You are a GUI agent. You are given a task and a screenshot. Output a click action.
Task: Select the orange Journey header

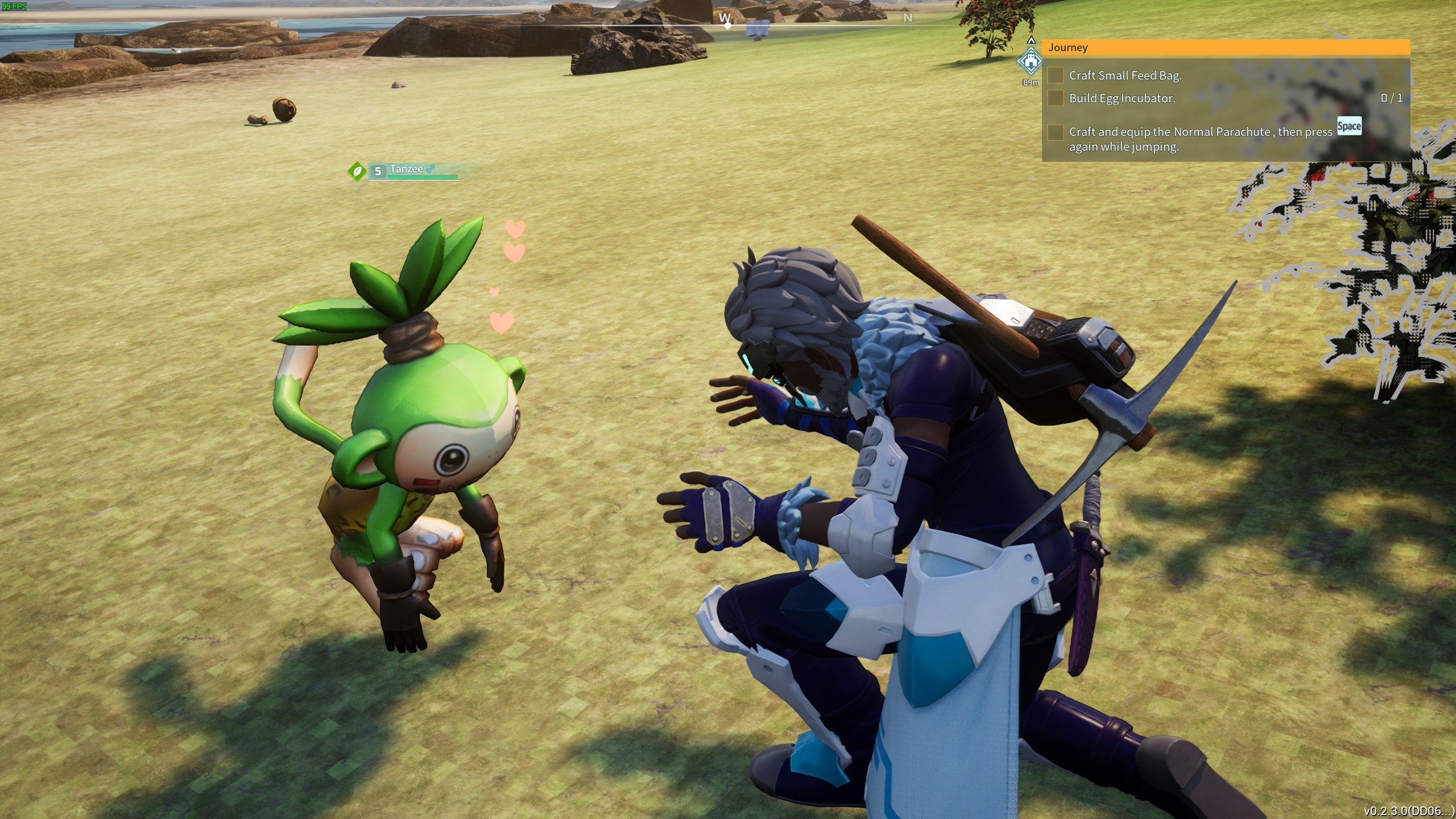click(x=1068, y=48)
